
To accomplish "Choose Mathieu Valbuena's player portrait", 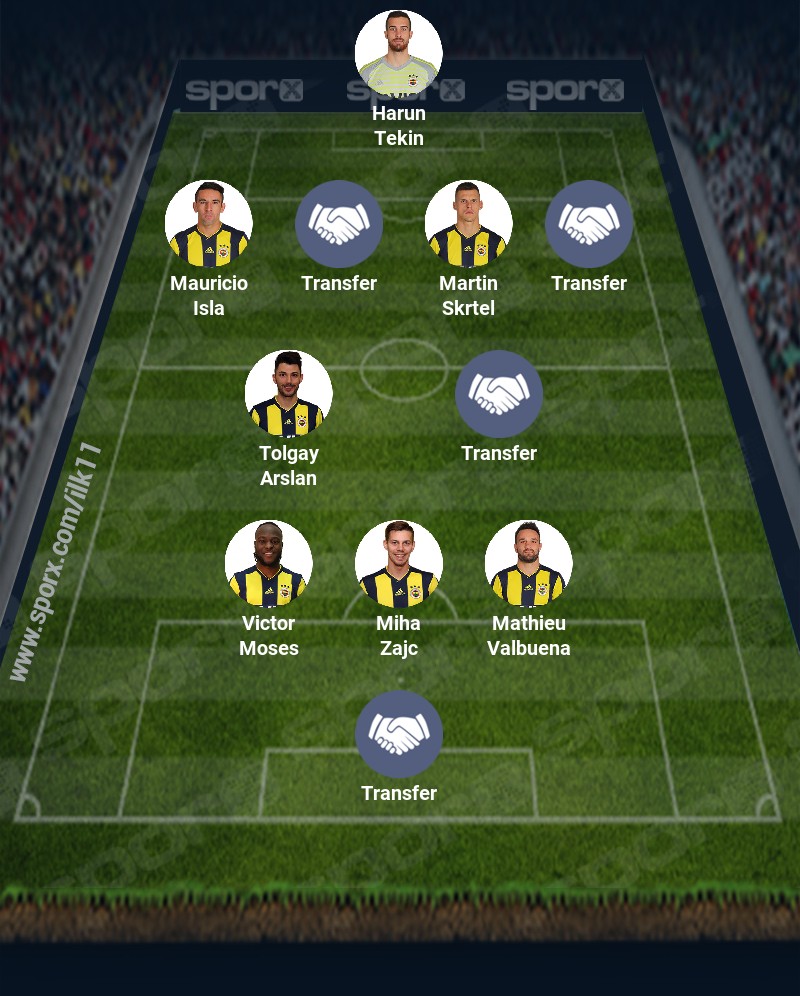I will point(529,564).
